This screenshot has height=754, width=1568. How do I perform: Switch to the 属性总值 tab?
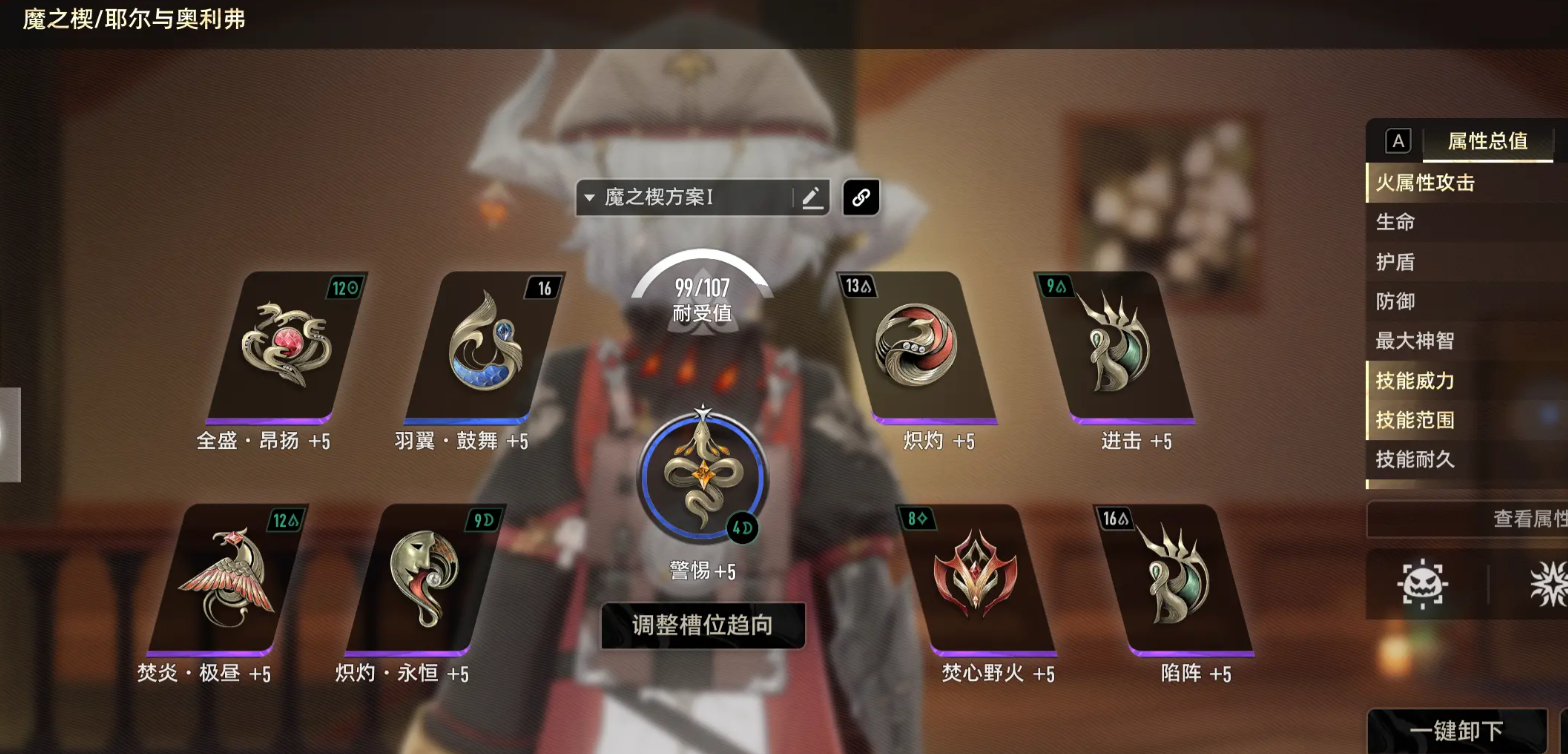pyautogui.click(x=1488, y=142)
